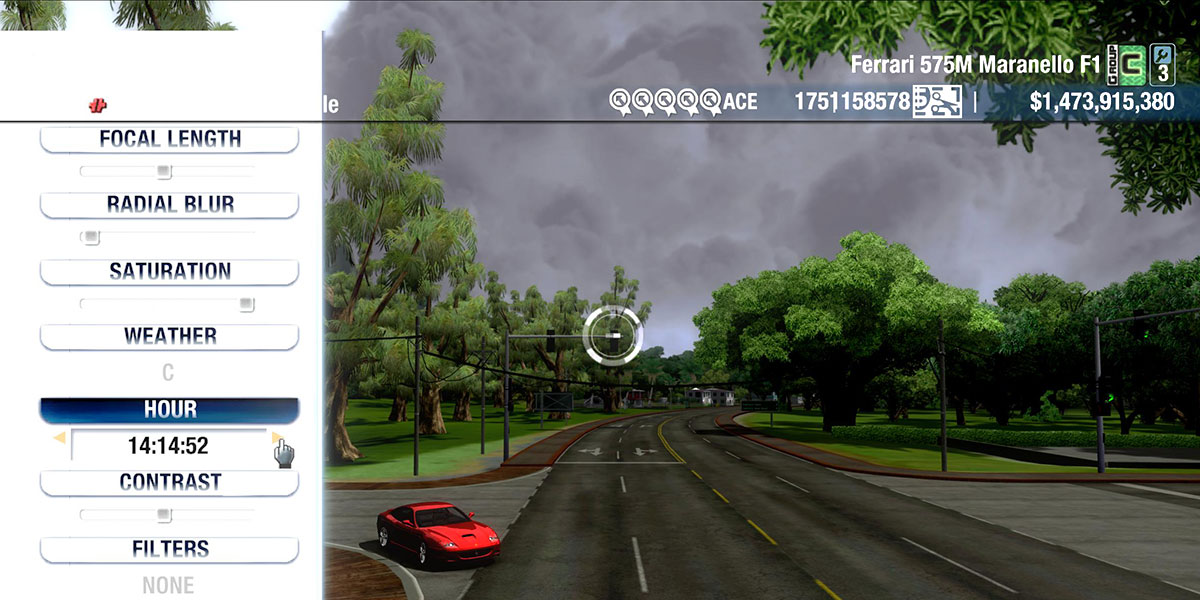Decrease the hour with left arrow
The image size is (1200, 600).
(x=59, y=438)
